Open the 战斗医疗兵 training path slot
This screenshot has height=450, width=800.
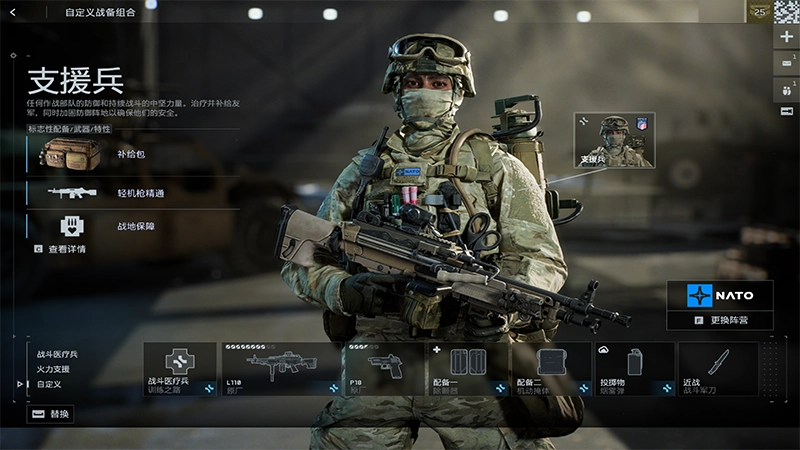[x=180, y=368]
